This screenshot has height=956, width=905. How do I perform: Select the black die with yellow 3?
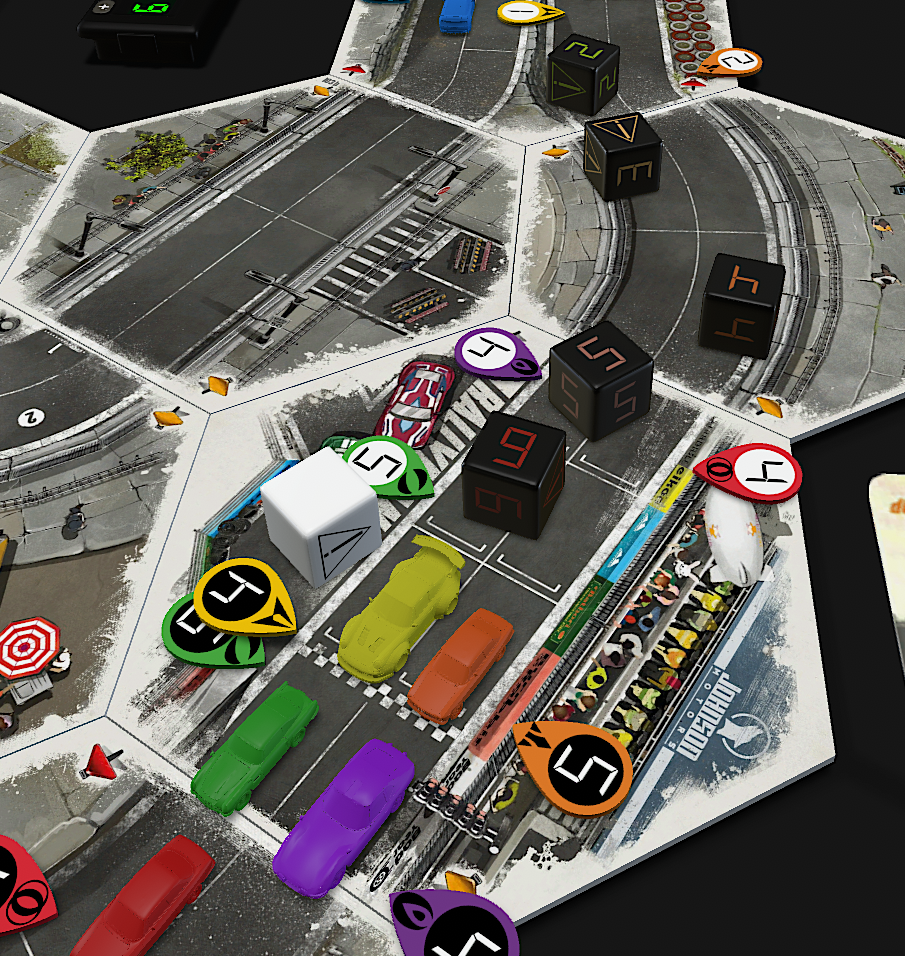(x=622, y=155)
